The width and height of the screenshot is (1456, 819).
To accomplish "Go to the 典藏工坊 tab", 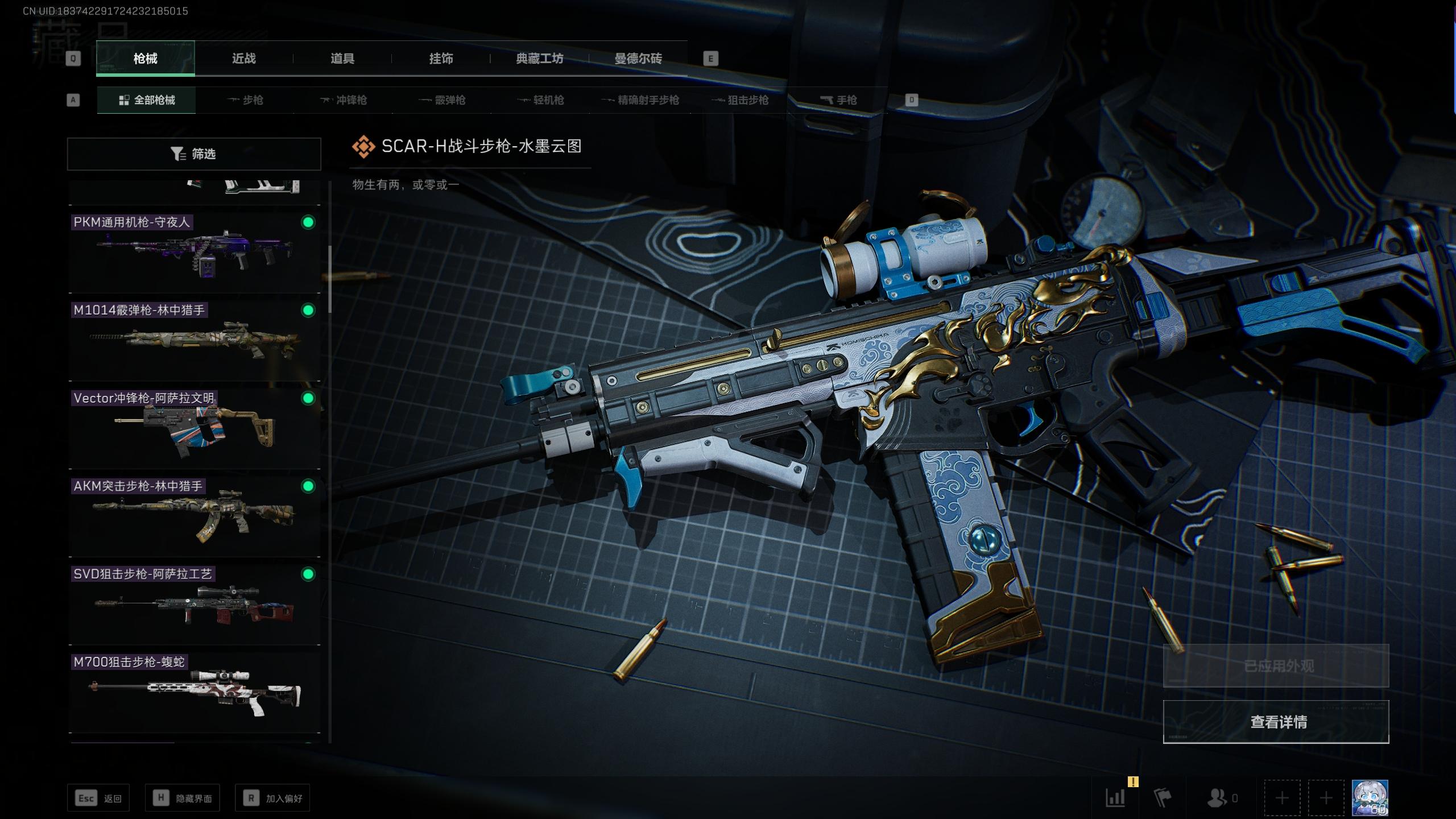I will 539,59.
